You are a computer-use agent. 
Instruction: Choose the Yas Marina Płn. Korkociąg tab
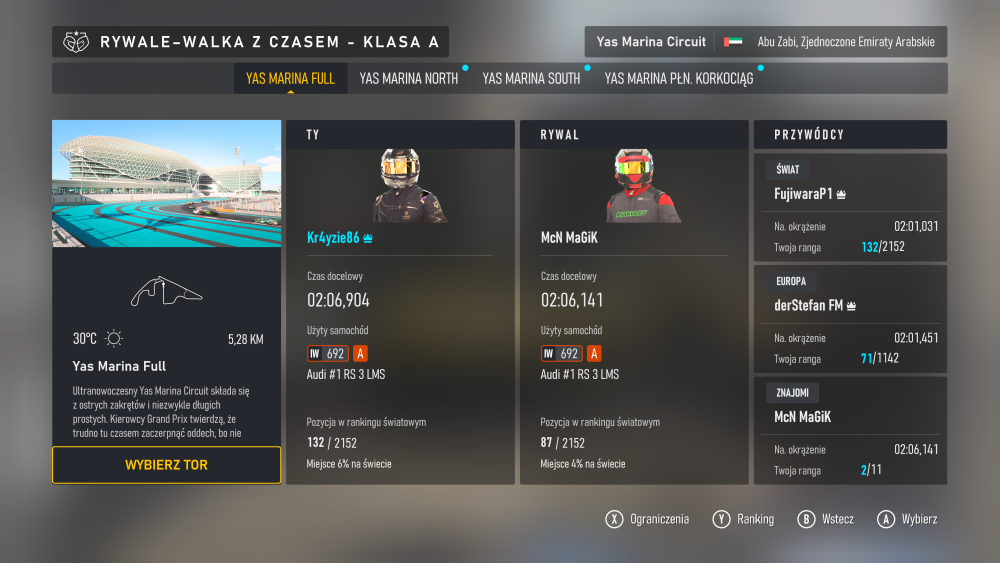coord(678,78)
